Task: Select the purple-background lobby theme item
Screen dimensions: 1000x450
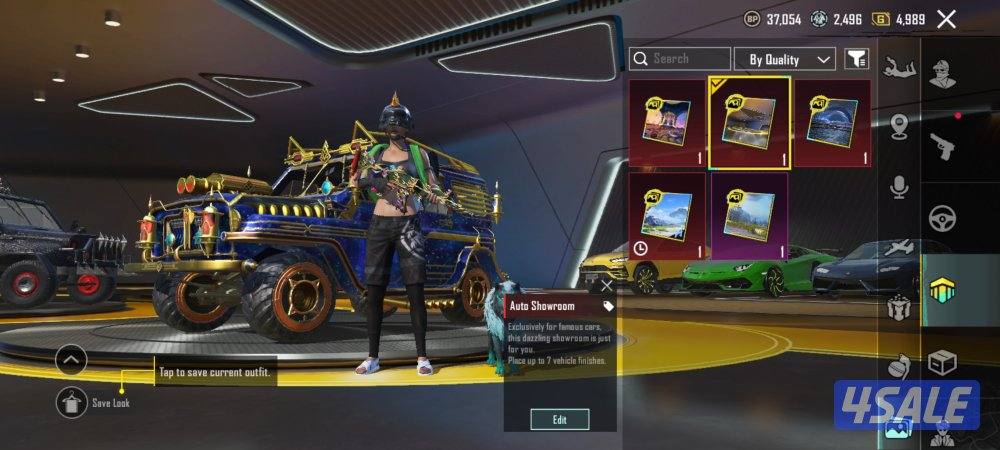Action: point(750,216)
